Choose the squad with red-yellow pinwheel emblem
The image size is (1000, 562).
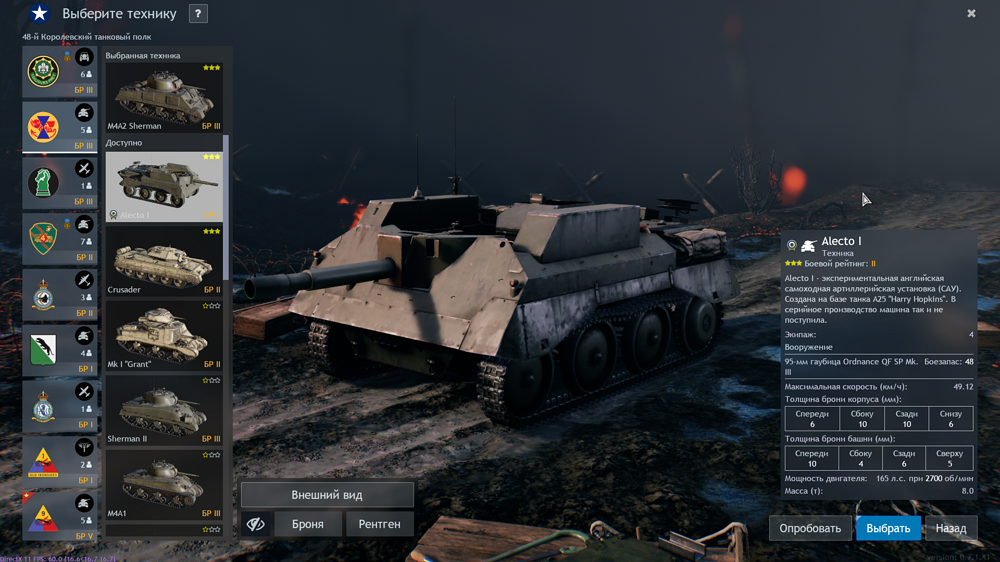(44, 127)
